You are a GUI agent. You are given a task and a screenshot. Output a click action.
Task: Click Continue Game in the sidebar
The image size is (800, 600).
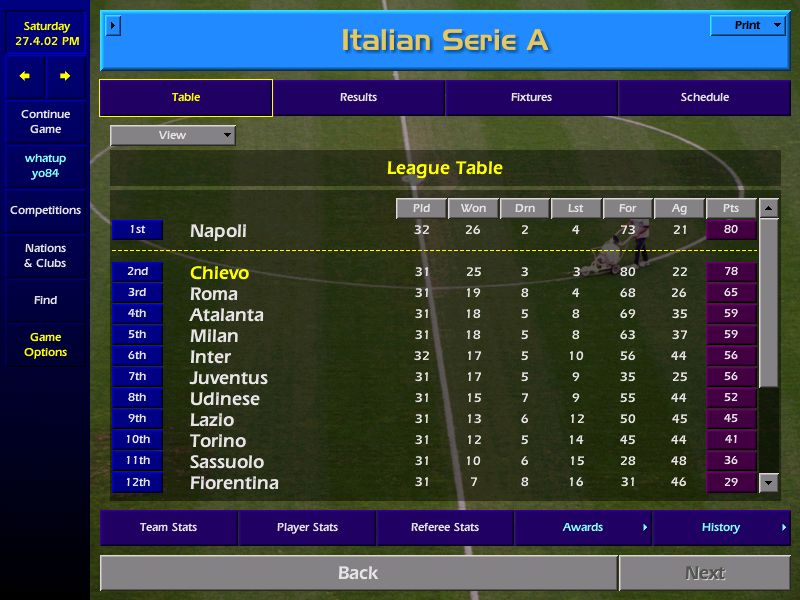pos(45,122)
